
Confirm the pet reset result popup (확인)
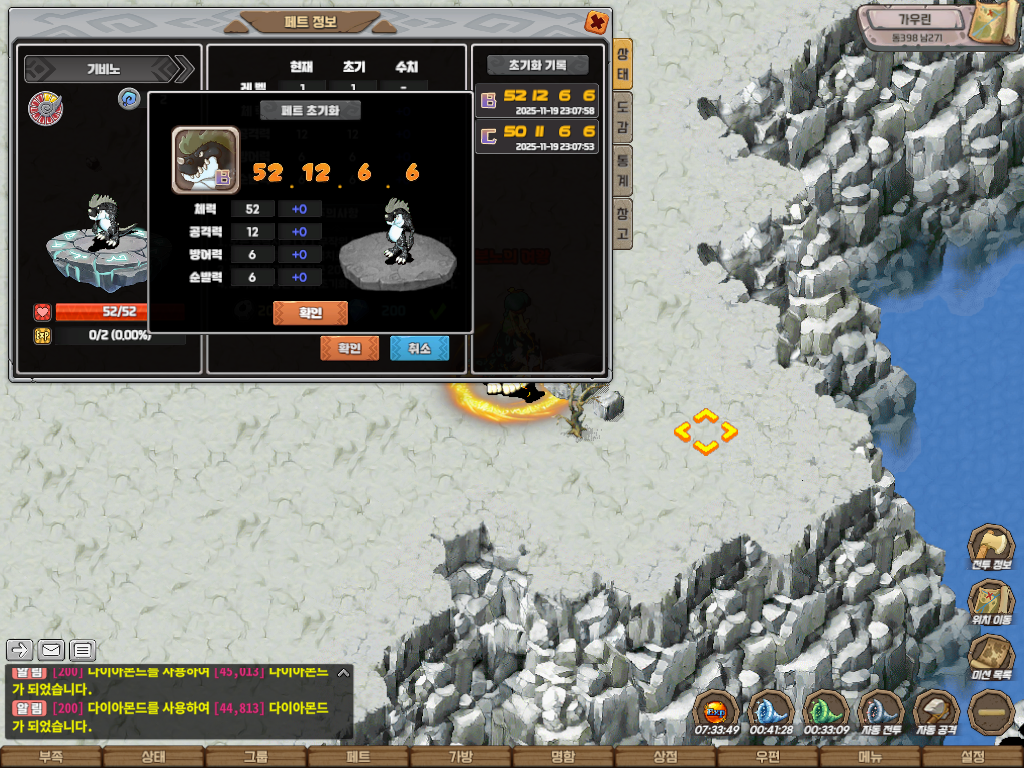click(x=310, y=313)
